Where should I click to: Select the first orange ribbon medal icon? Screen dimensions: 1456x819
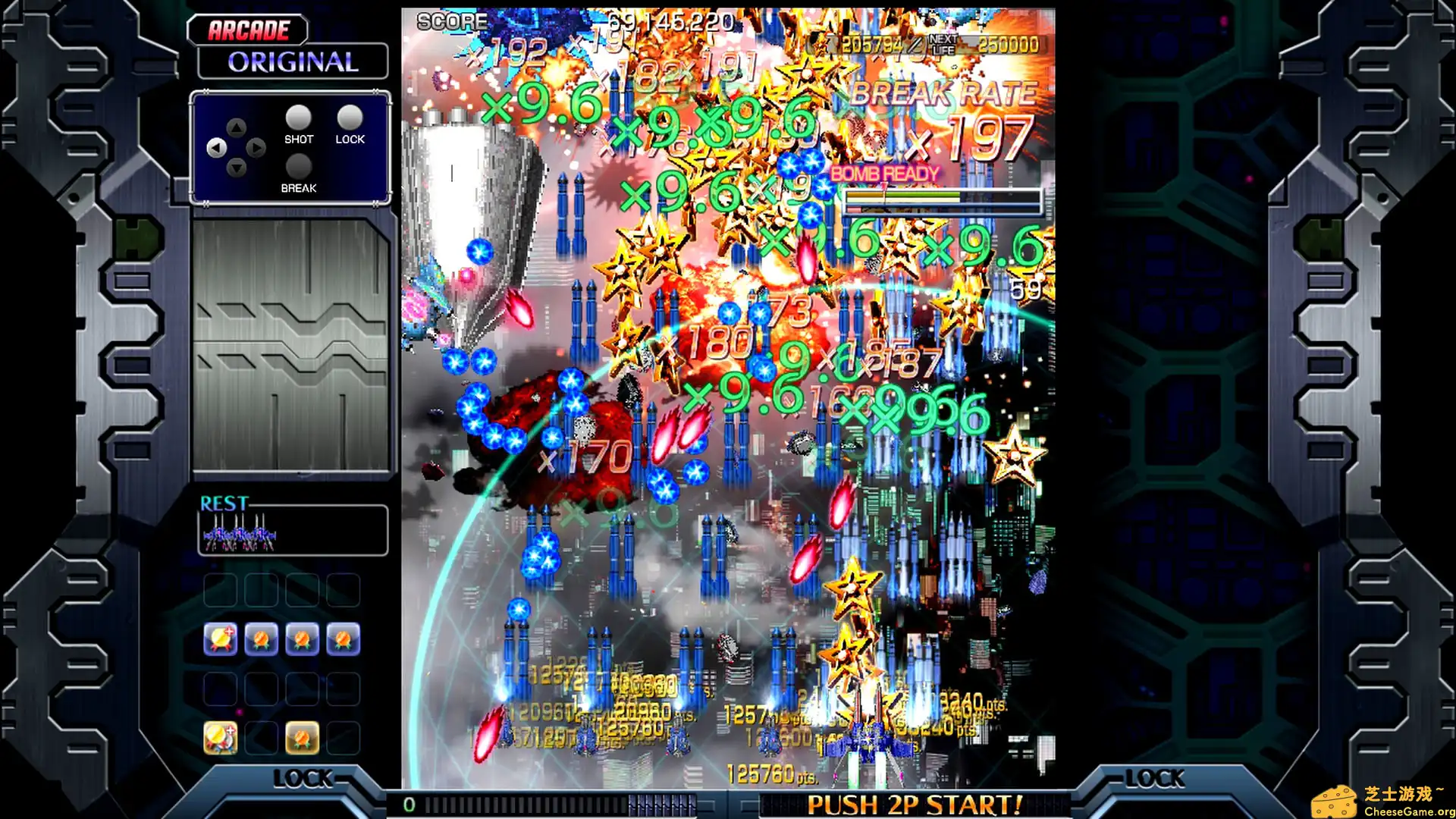pos(262,641)
